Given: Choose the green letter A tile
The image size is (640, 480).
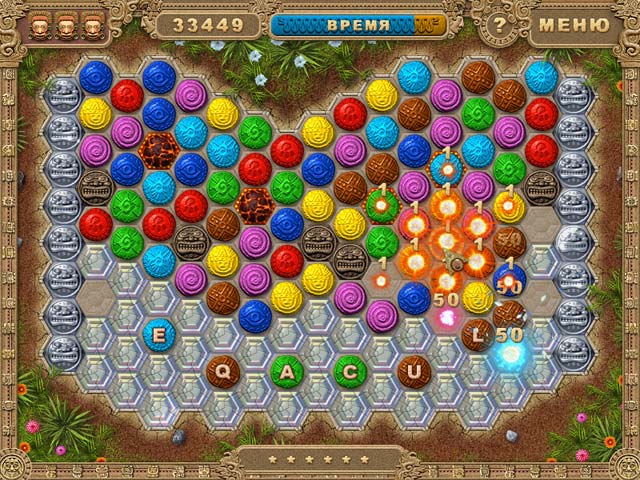Looking at the screenshot, I should point(286,371).
